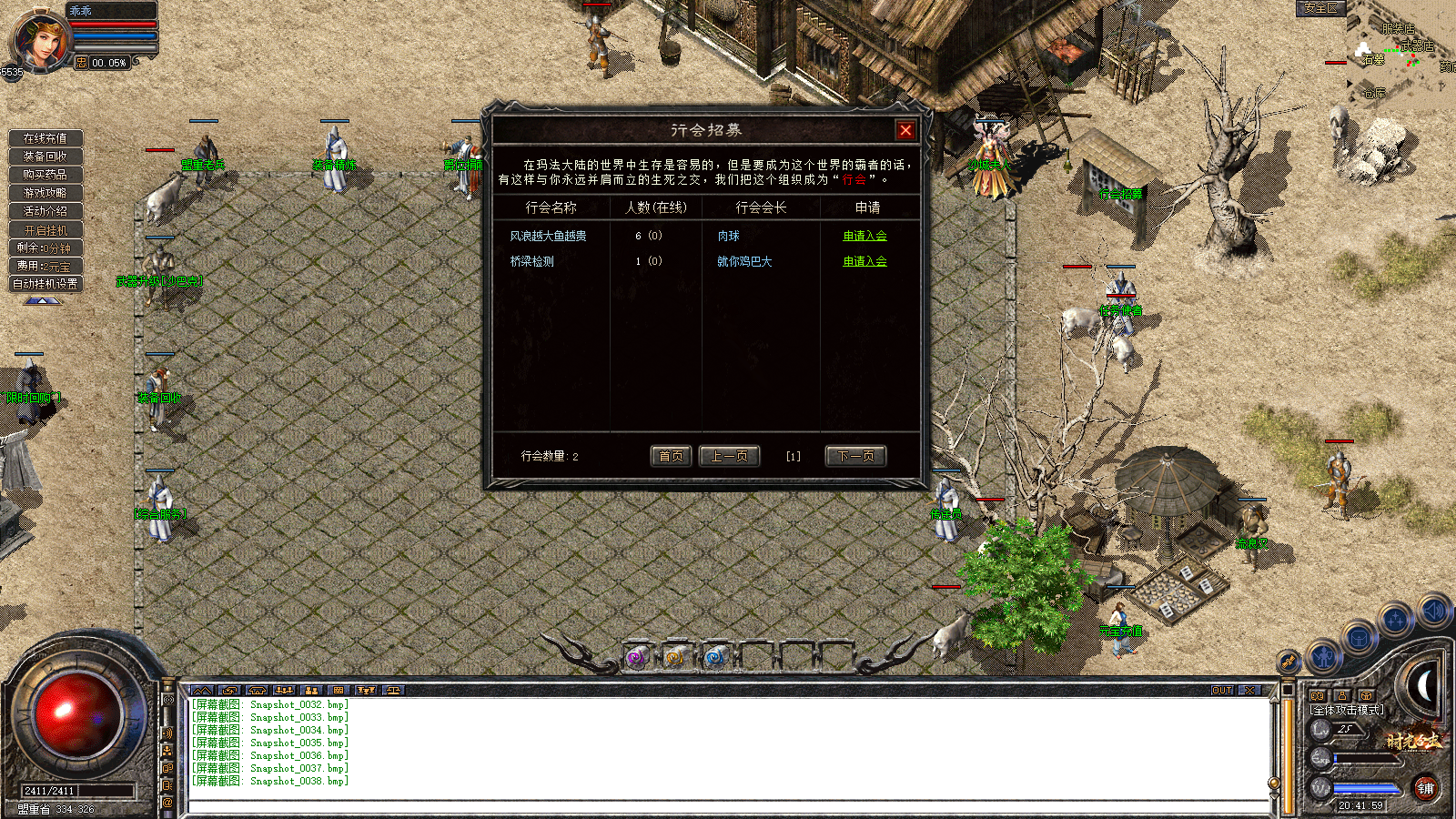Go to next page with 下一页
This screenshot has width=1456, height=819.
(x=855, y=456)
